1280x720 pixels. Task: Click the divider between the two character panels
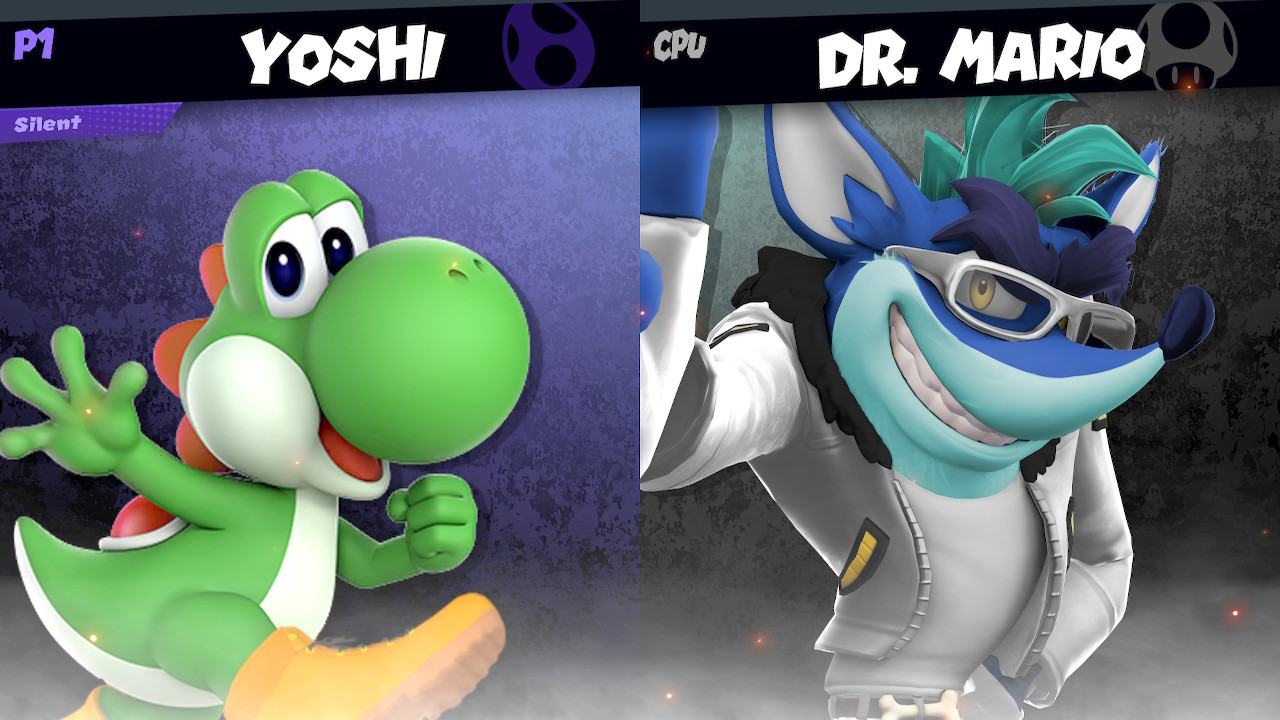[640, 400]
